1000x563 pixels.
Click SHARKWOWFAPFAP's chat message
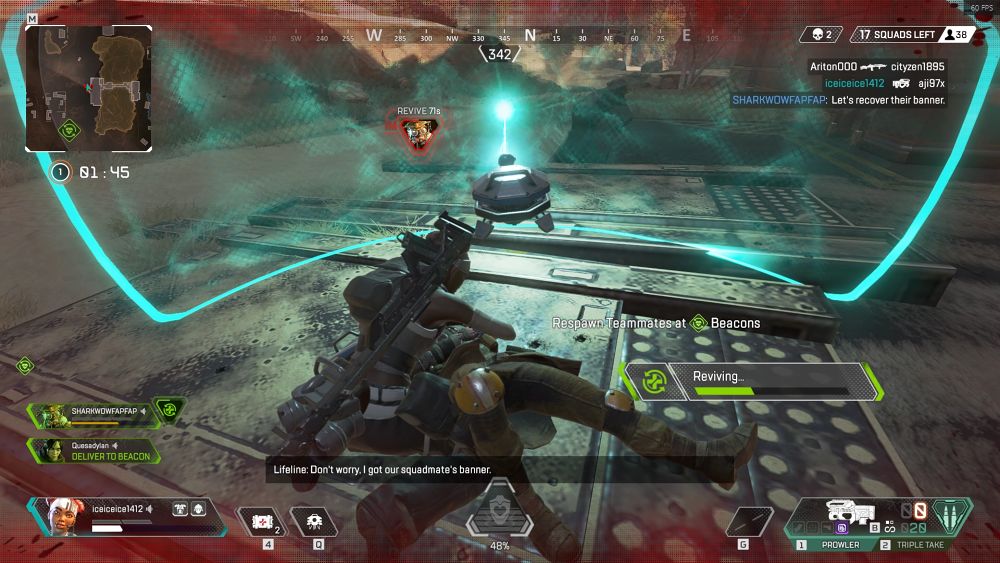(x=838, y=100)
